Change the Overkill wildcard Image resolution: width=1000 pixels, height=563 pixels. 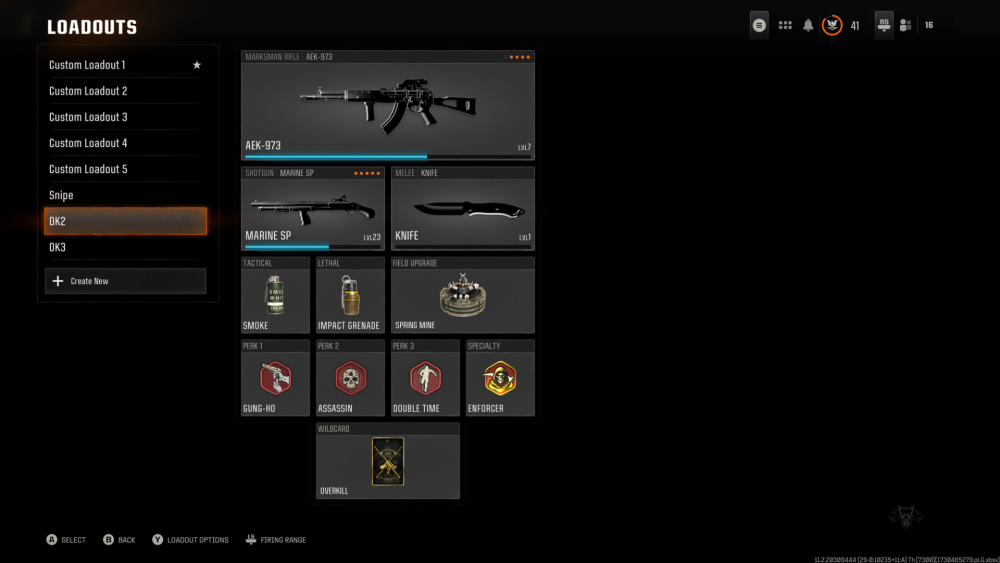pyautogui.click(x=388, y=461)
